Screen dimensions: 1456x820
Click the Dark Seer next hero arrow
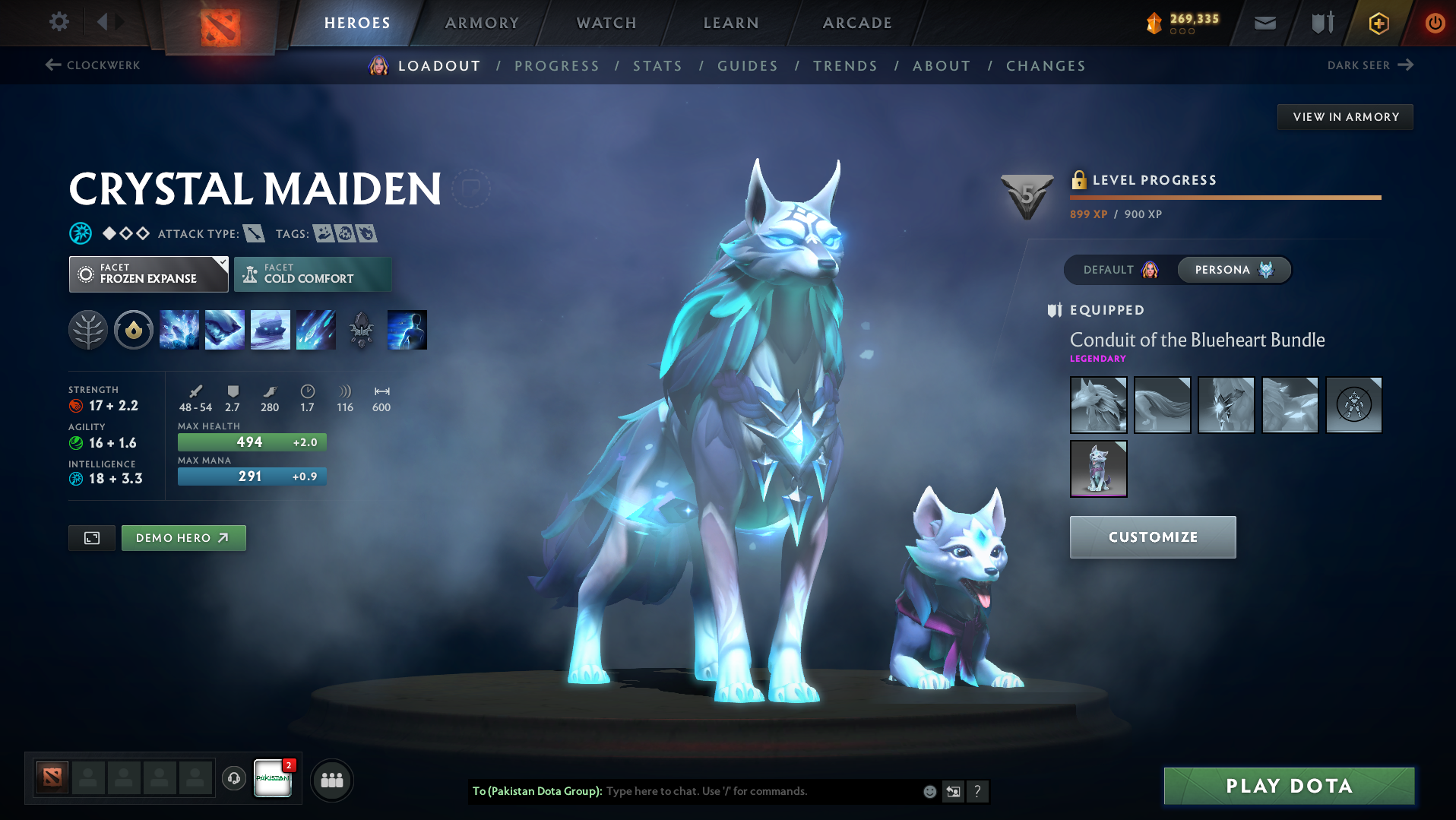(1370, 65)
